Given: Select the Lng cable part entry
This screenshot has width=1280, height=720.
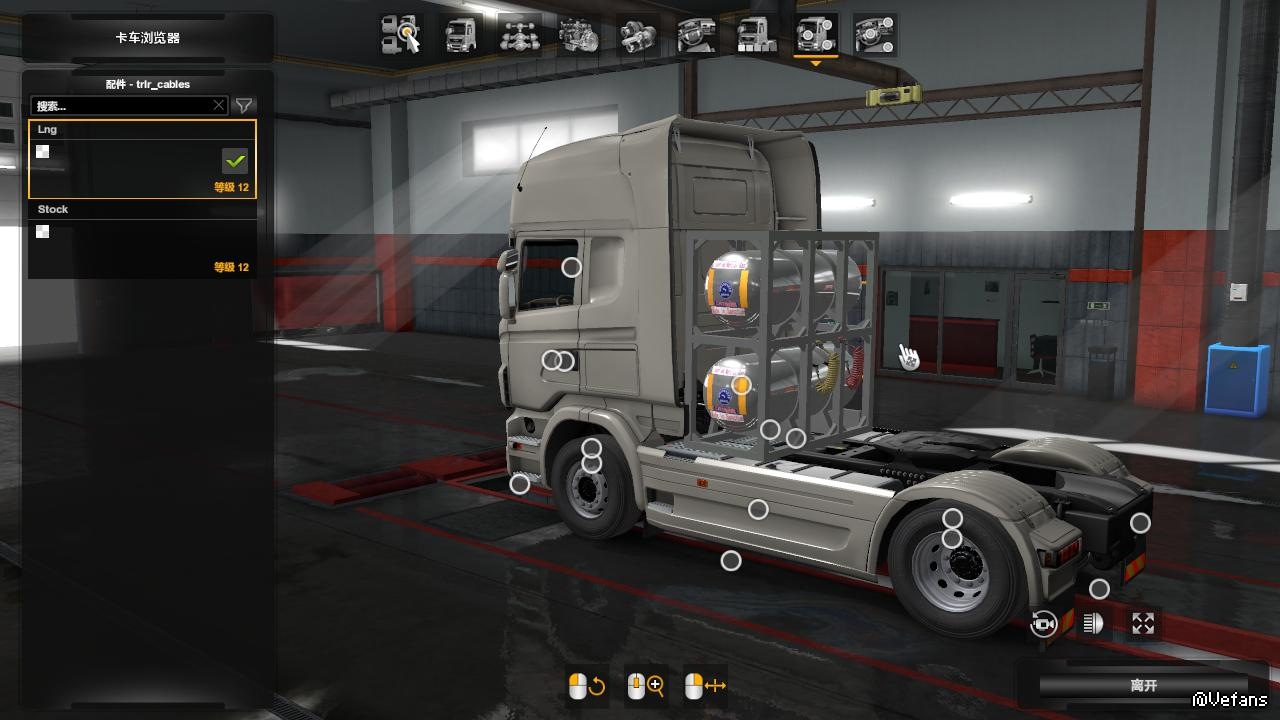Looking at the screenshot, I should tap(142, 160).
